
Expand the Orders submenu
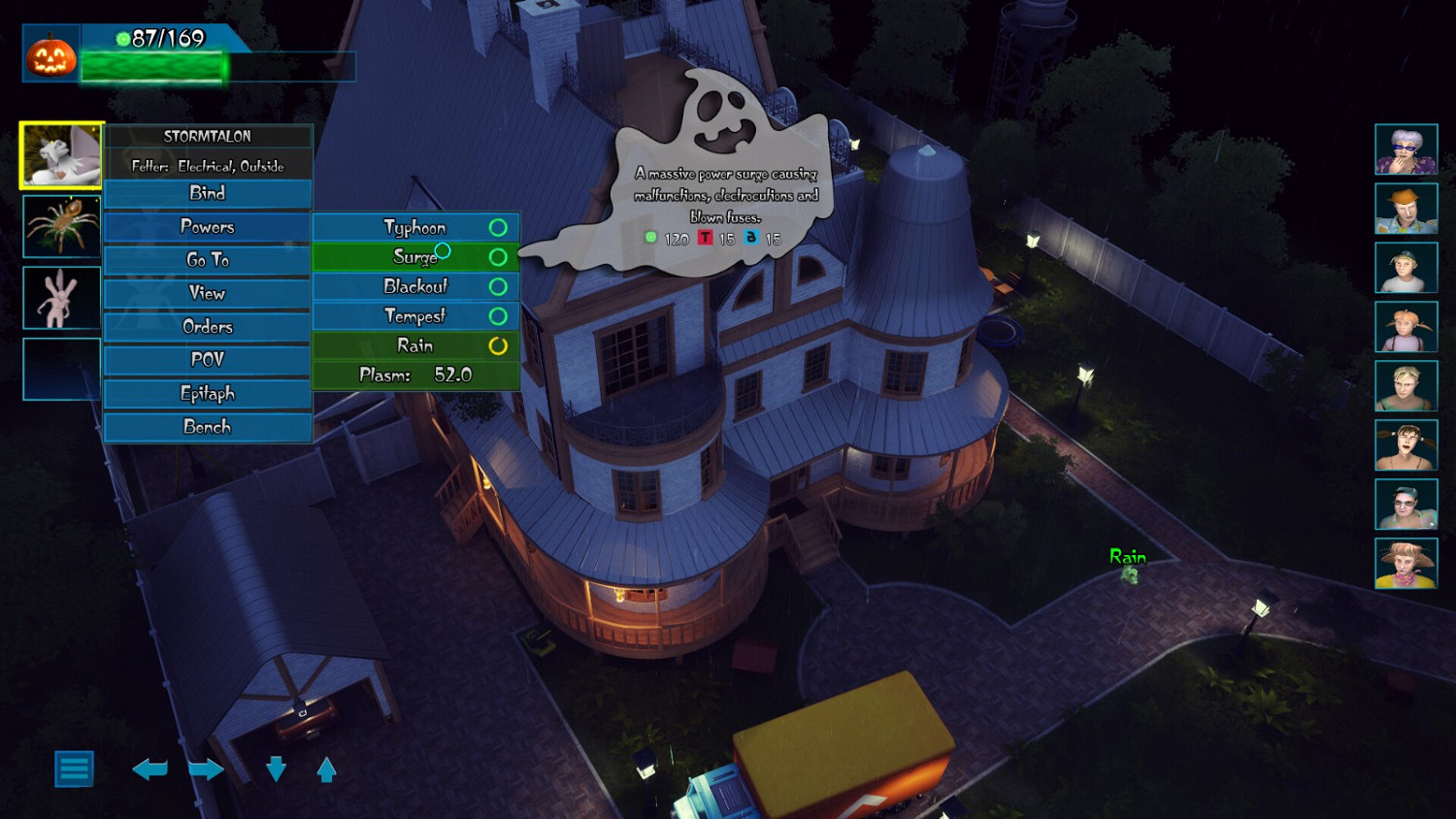tap(208, 327)
